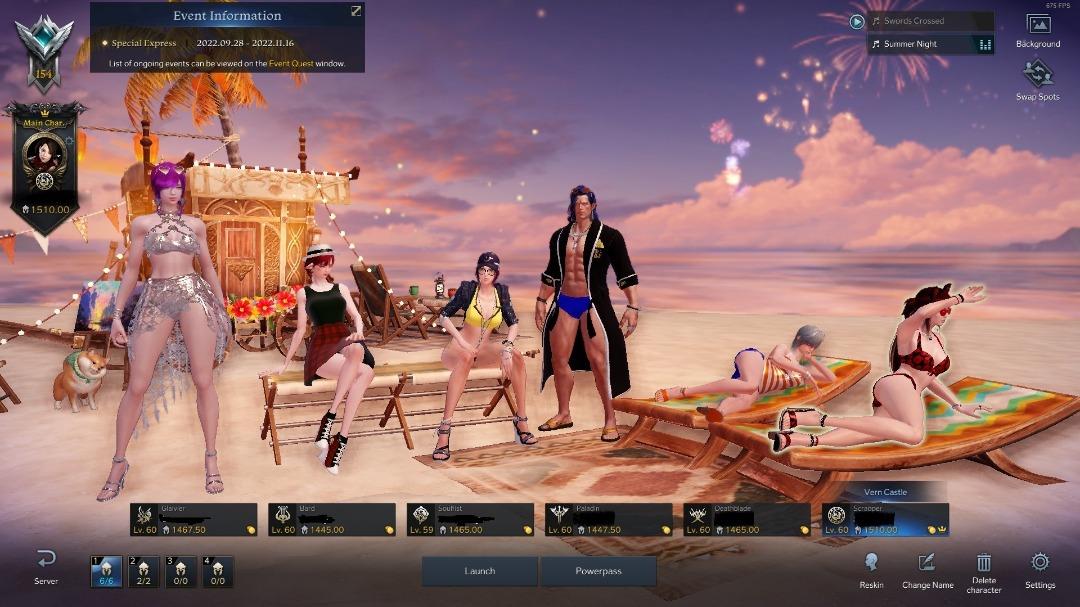Switch to character page 2 tab
This screenshot has height=607, width=1080.
(143, 571)
